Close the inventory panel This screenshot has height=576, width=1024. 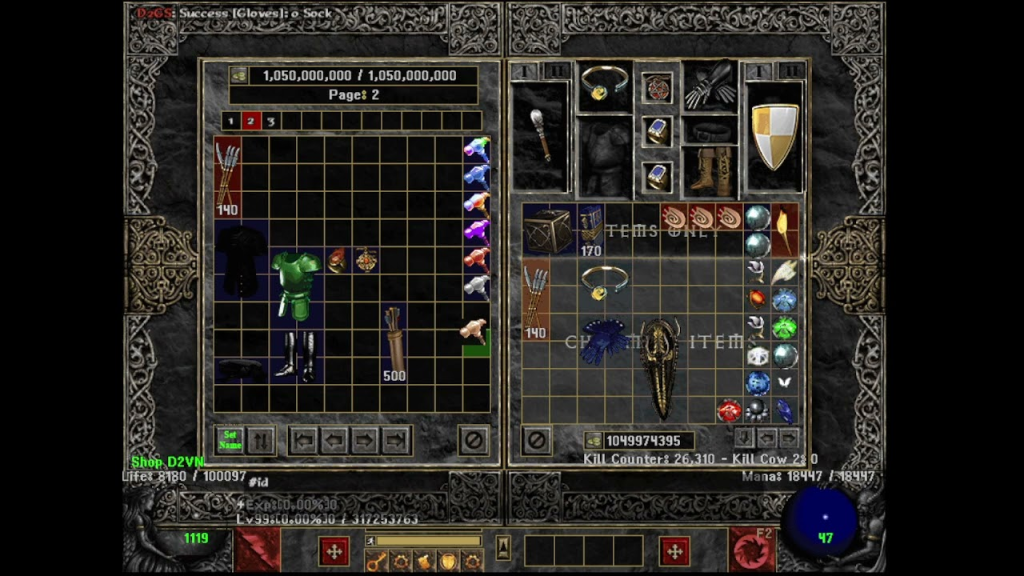(x=536, y=439)
